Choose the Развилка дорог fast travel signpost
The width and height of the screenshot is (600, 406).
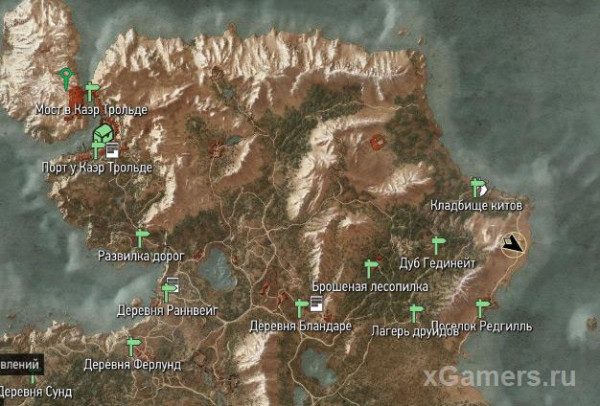pos(141,238)
